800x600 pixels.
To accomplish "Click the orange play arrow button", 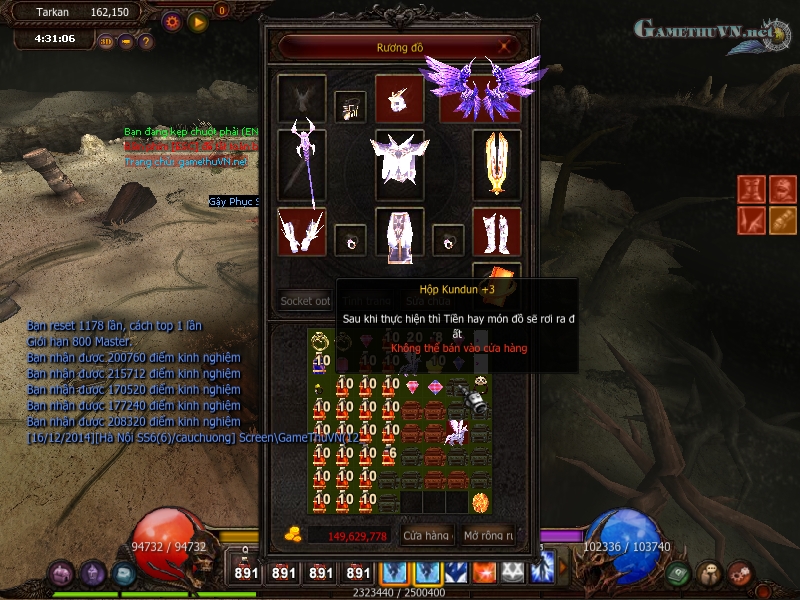I will (x=198, y=21).
